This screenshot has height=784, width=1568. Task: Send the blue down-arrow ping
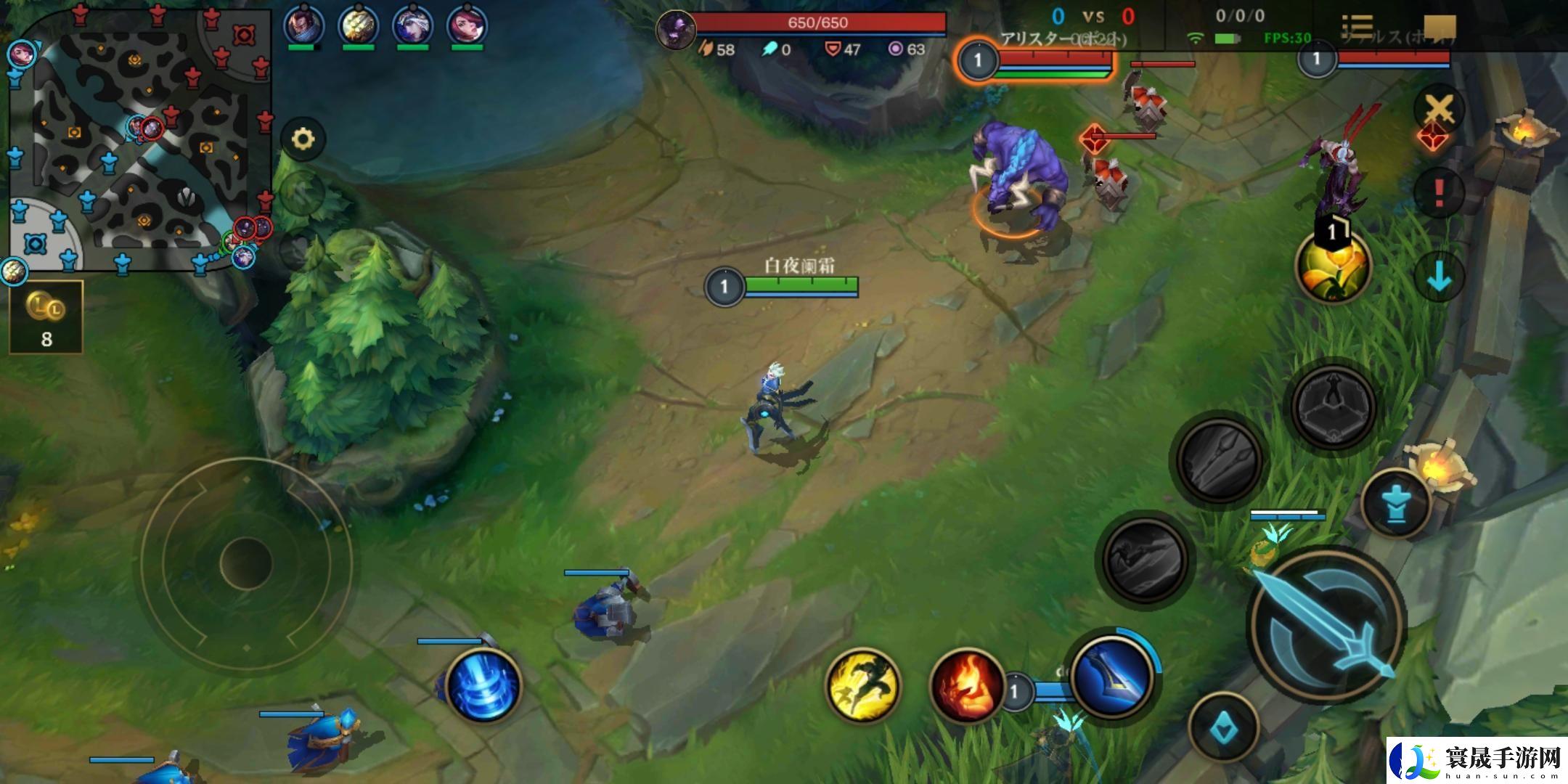click(x=1439, y=276)
